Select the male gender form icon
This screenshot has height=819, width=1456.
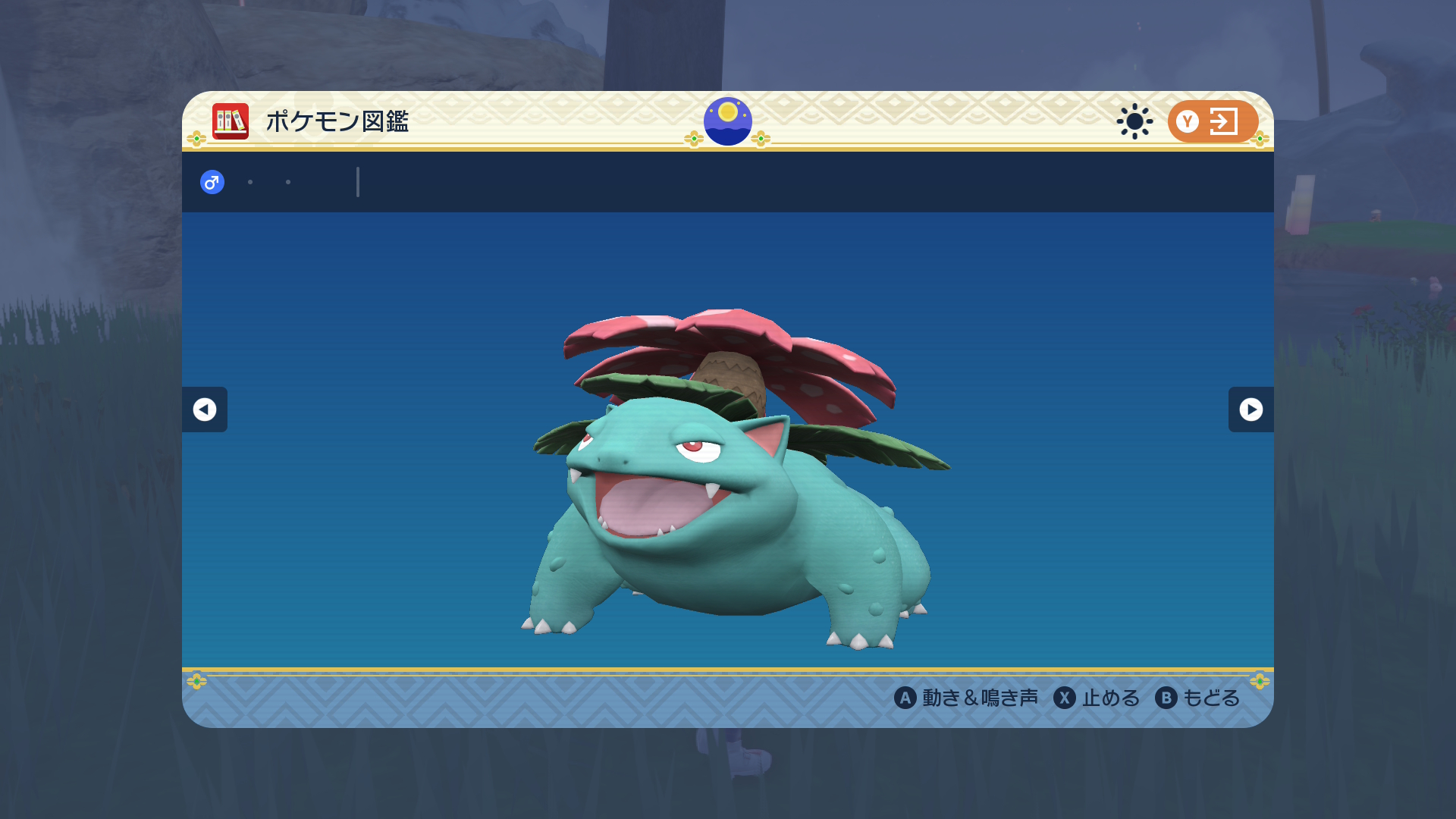[x=212, y=182]
